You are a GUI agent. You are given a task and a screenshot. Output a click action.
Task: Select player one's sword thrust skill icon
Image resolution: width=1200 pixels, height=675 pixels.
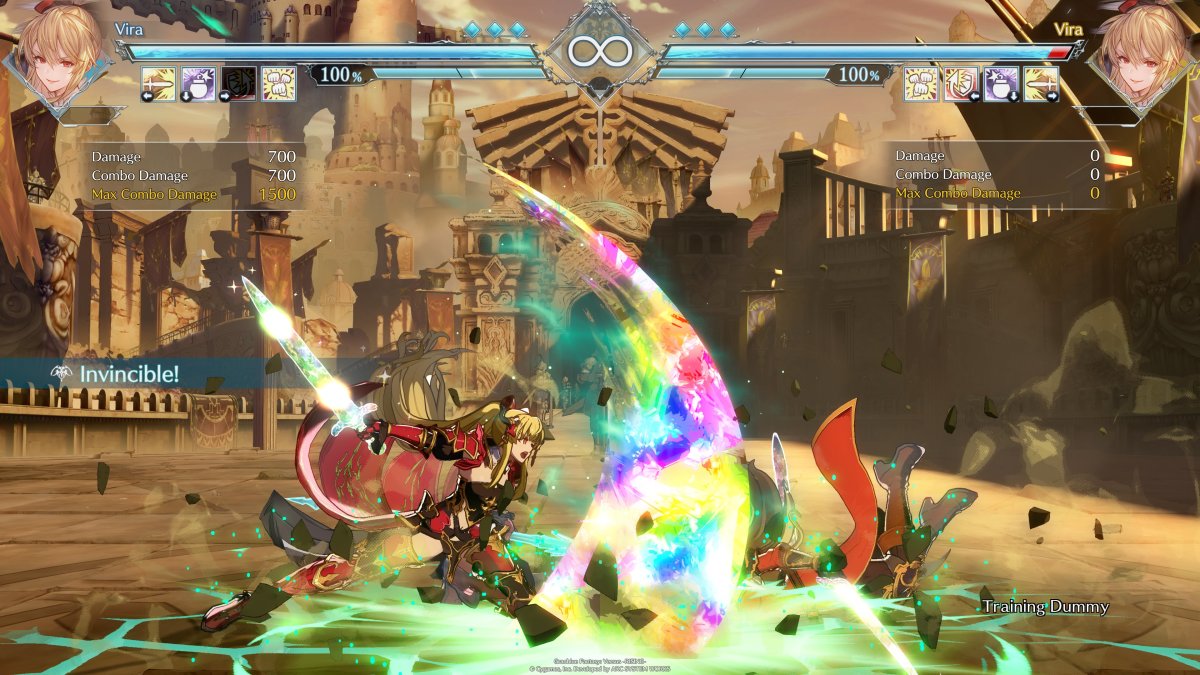point(158,84)
